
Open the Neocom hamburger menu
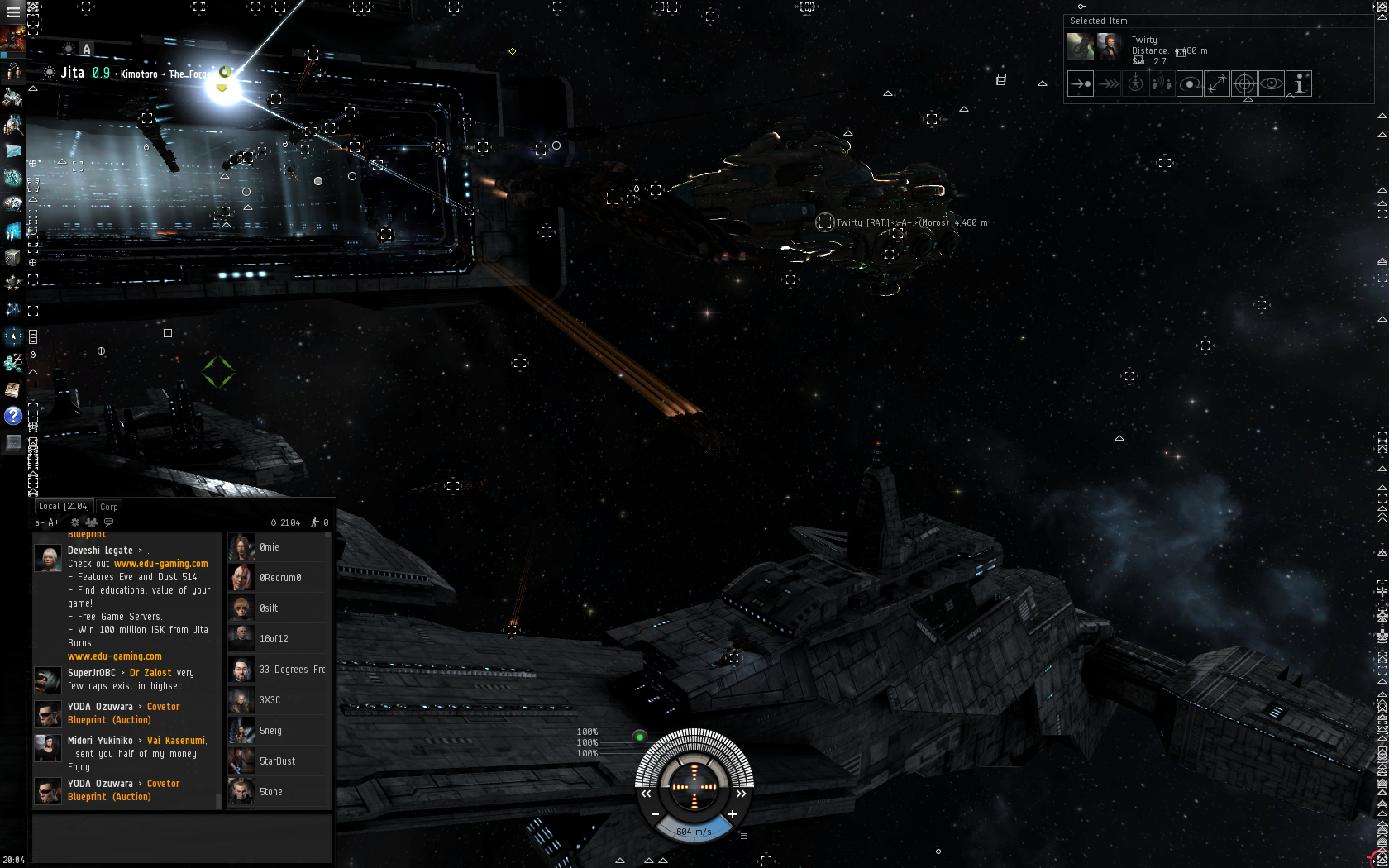tap(13, 12)
